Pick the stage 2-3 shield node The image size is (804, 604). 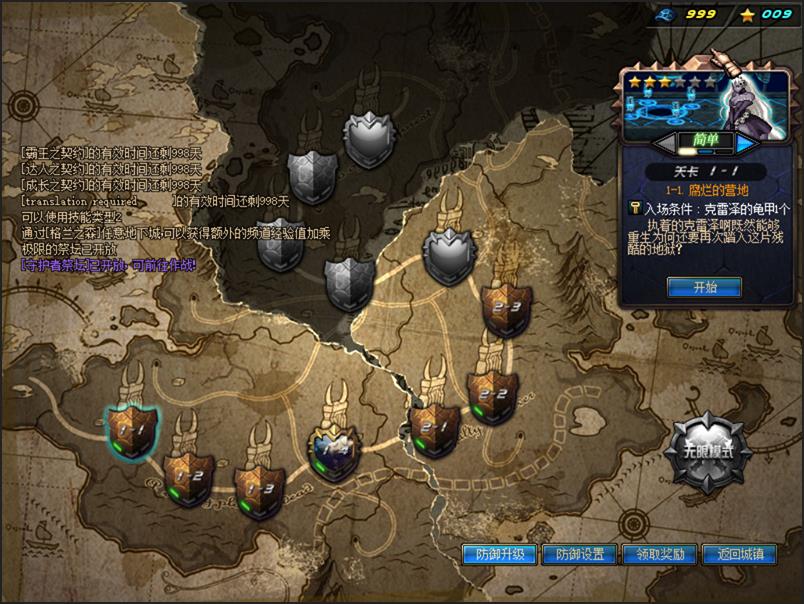(505, 310)
